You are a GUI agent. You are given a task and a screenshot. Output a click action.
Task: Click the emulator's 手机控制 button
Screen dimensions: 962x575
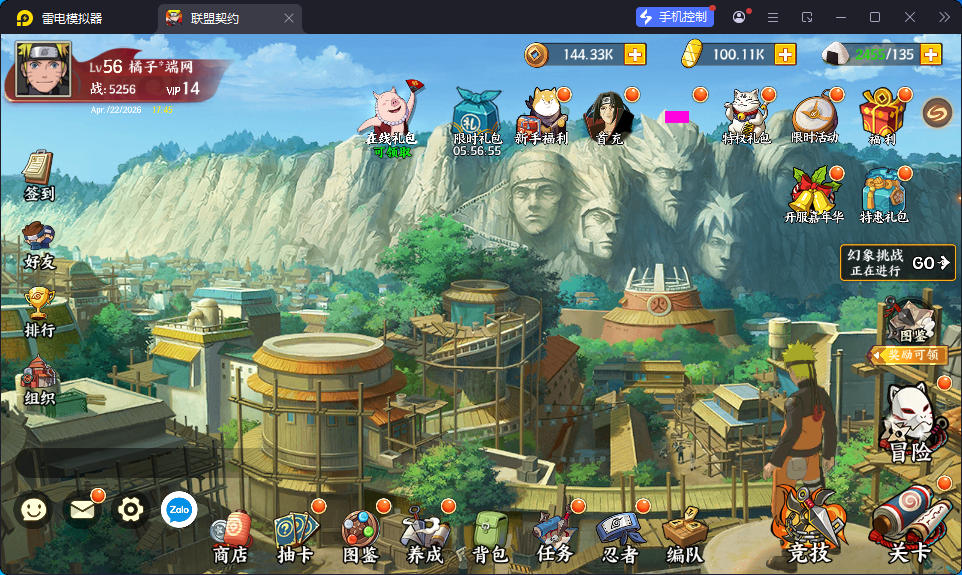point(675,17)
